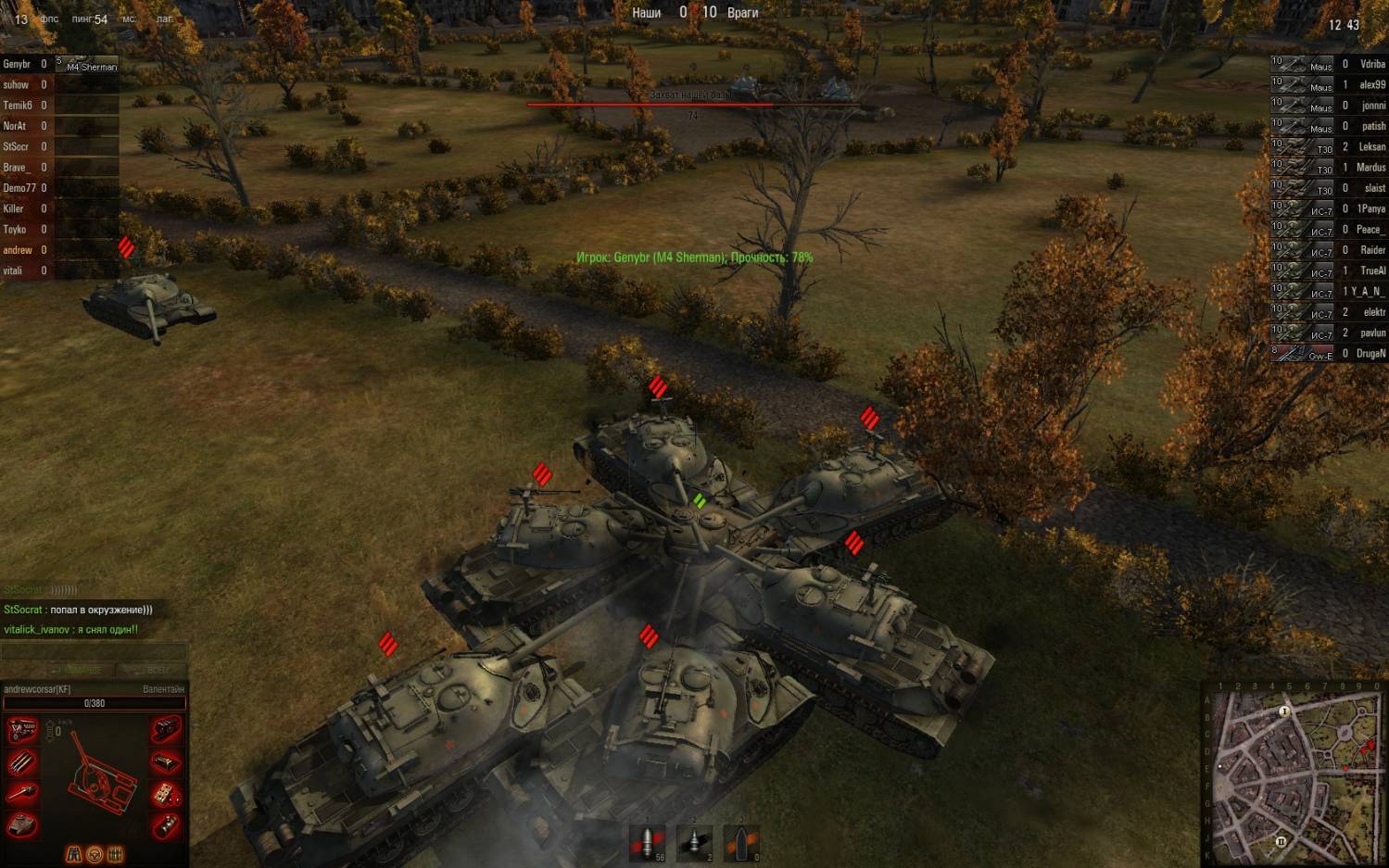Screen dimensions: 1389x868
Task: Select enemy pavlun's ИС-7 row
Action: (x=1329, y=333)
